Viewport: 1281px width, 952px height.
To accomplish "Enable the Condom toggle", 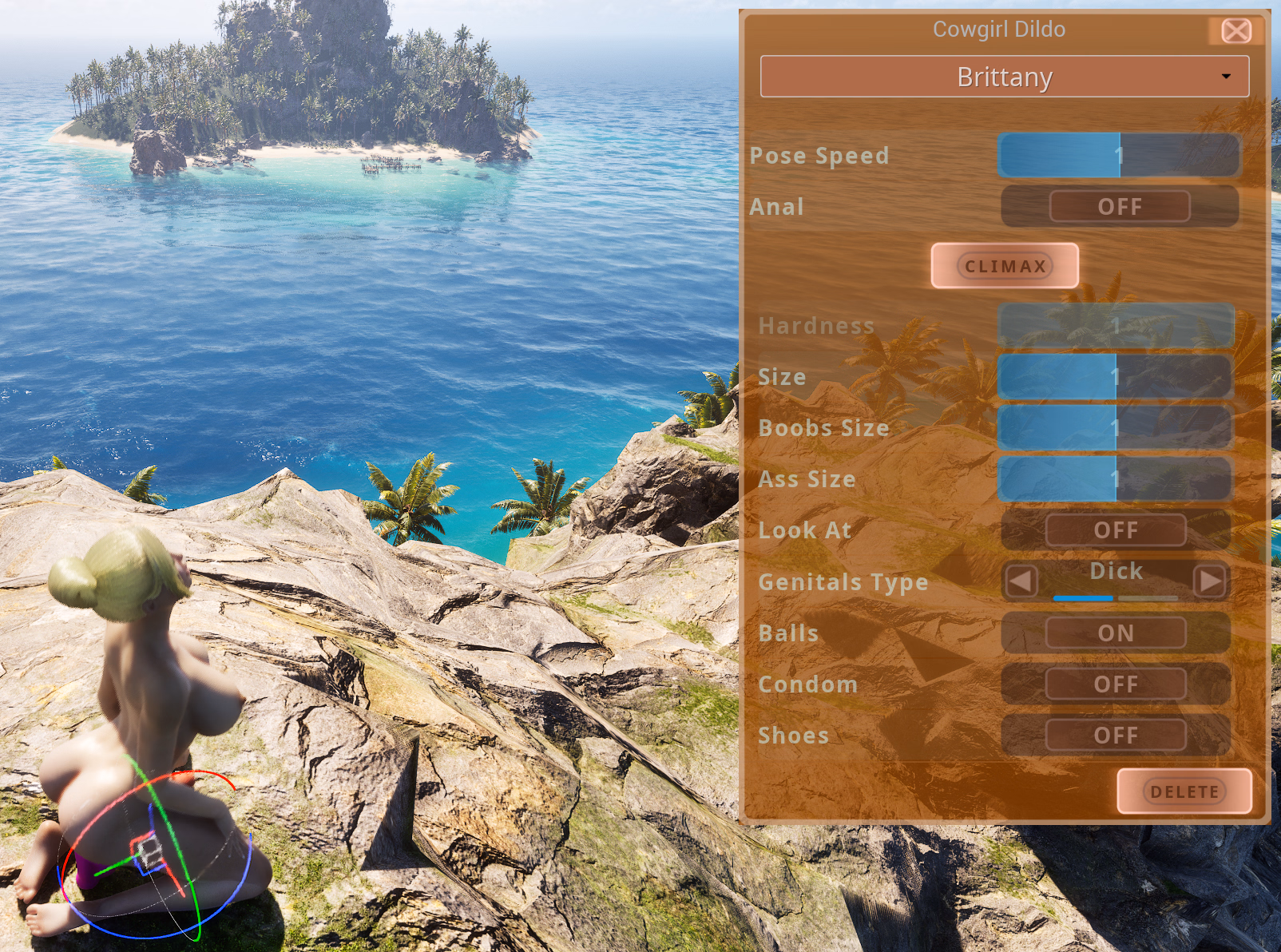I will [x=1115, y=684].
